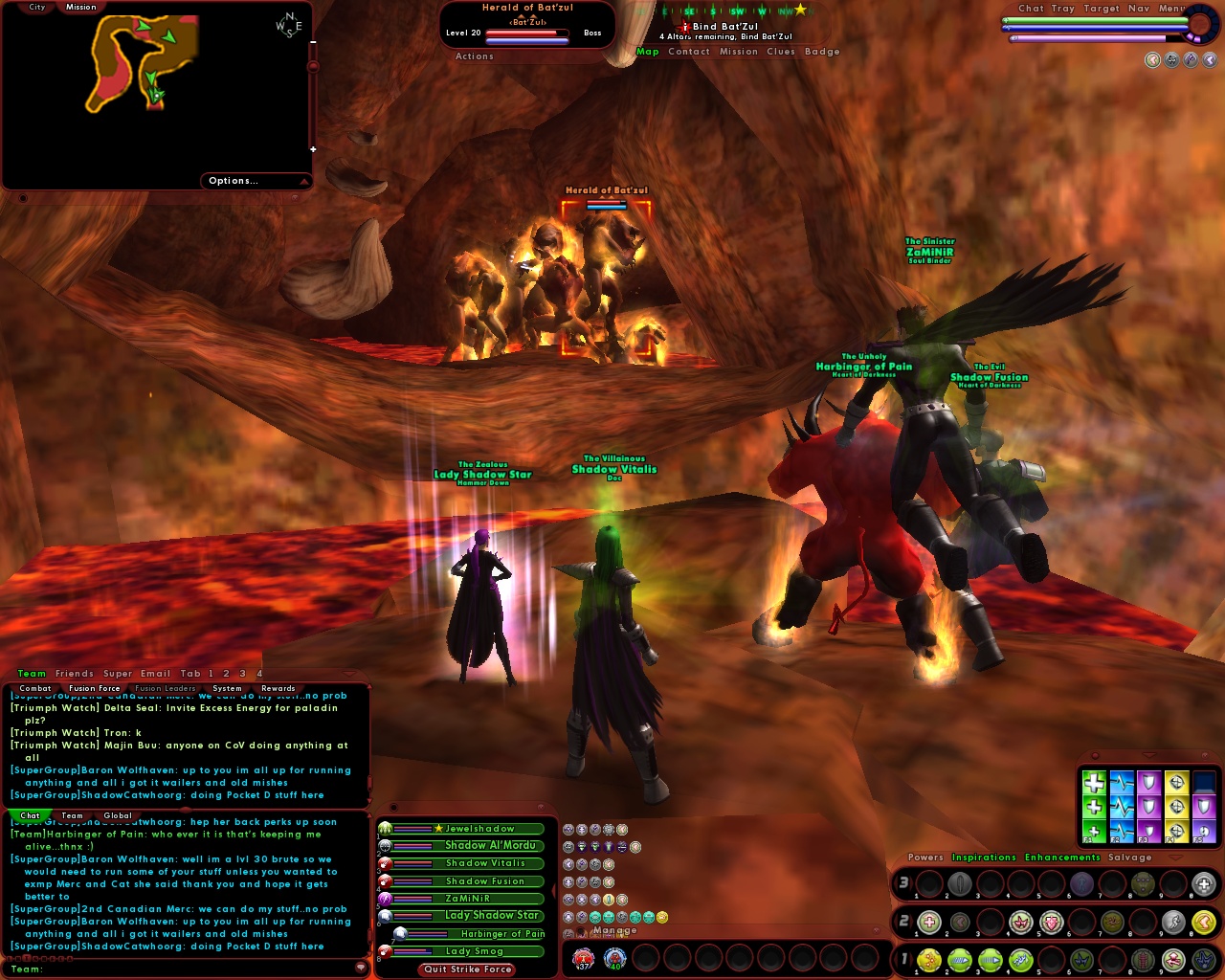Click Jewelshadow's archetype icon in the team window
Screen dimensions: 1225x980
tap(383, 829)
